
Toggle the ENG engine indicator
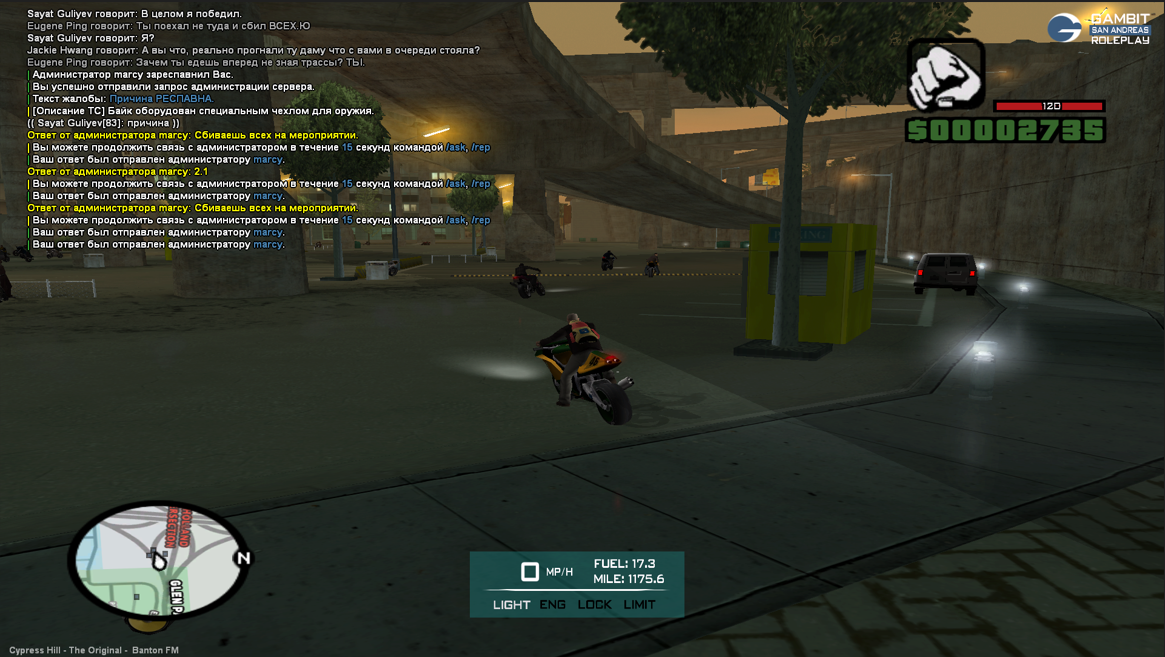point(552,605)
